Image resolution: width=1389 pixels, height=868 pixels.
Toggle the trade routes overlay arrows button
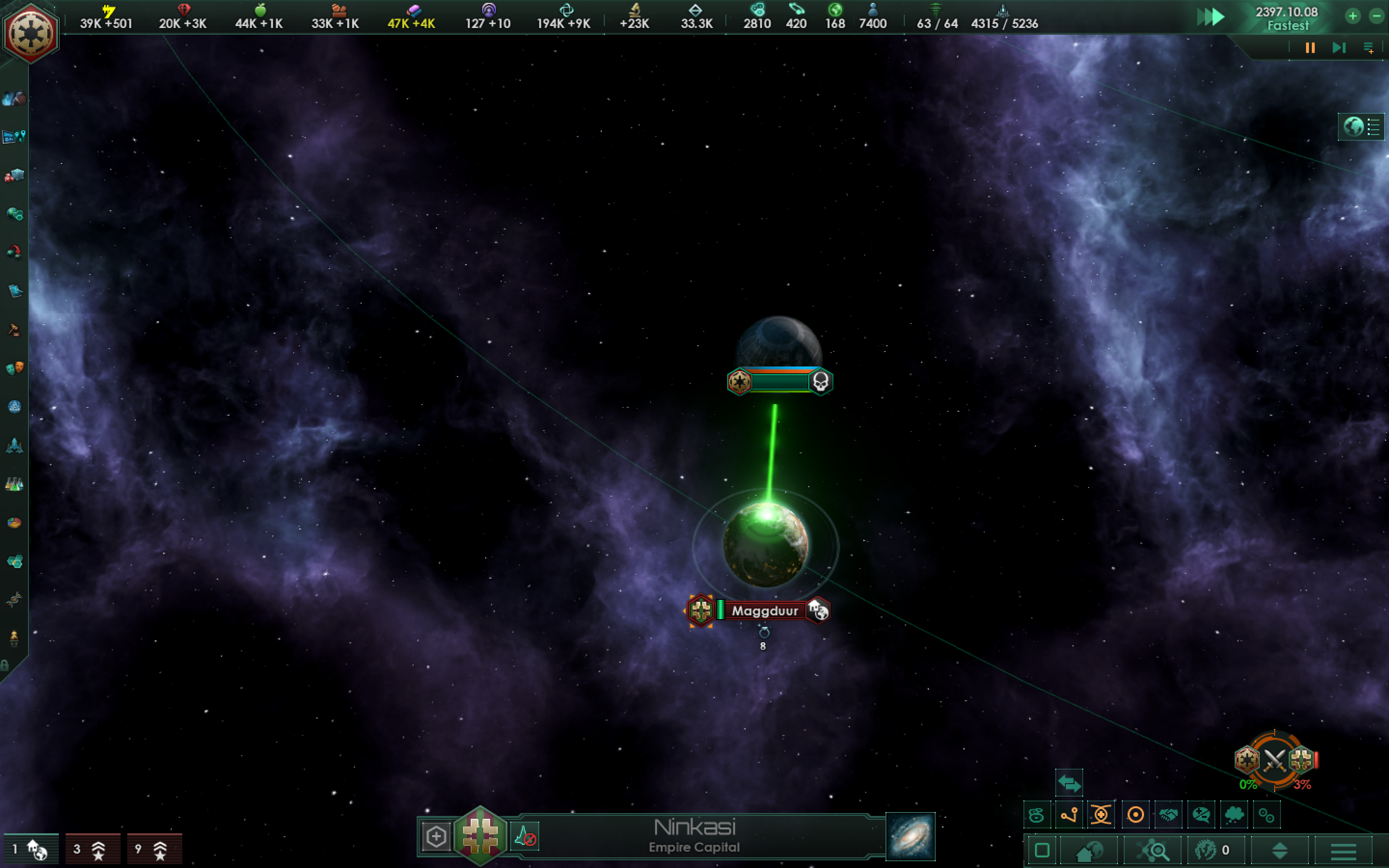click(x=1069, y=783)
